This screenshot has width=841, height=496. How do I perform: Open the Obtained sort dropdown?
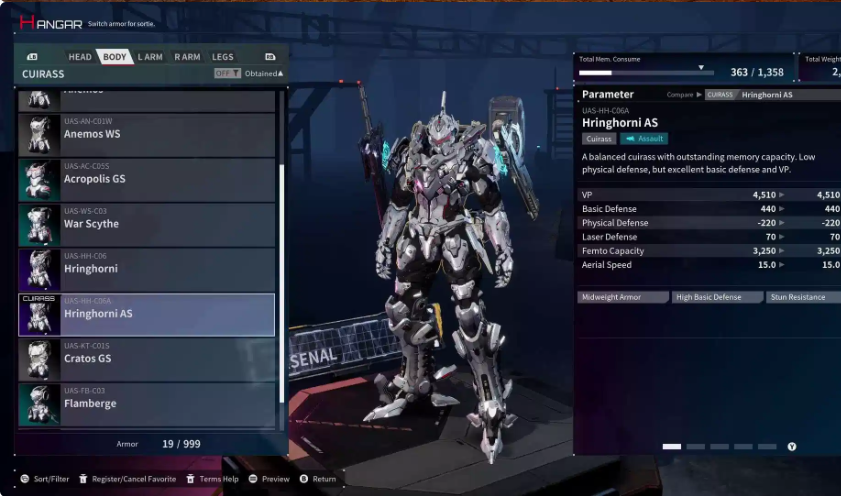265,74
